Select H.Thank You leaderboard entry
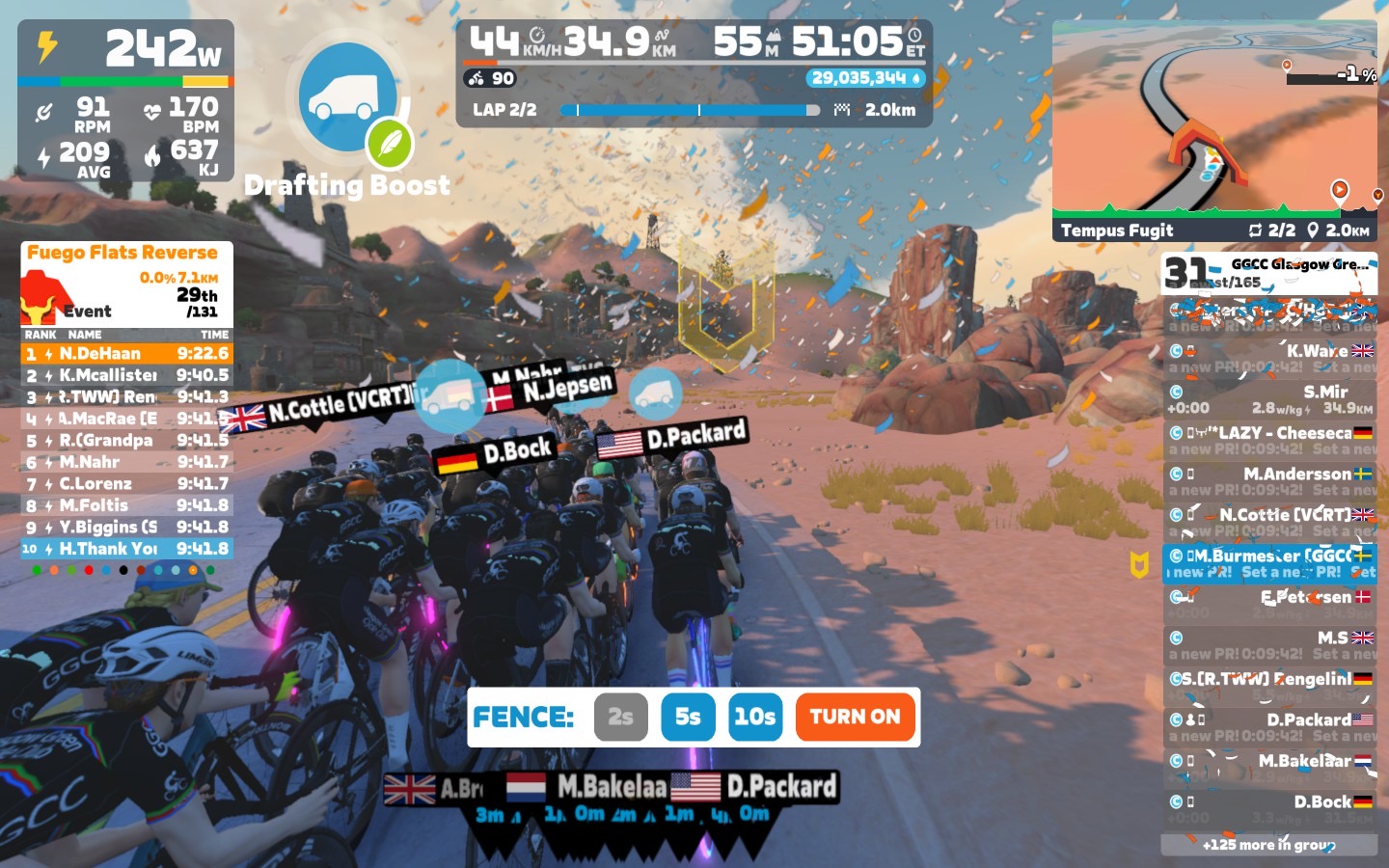Screen dimensions: 1389x868 126,549
